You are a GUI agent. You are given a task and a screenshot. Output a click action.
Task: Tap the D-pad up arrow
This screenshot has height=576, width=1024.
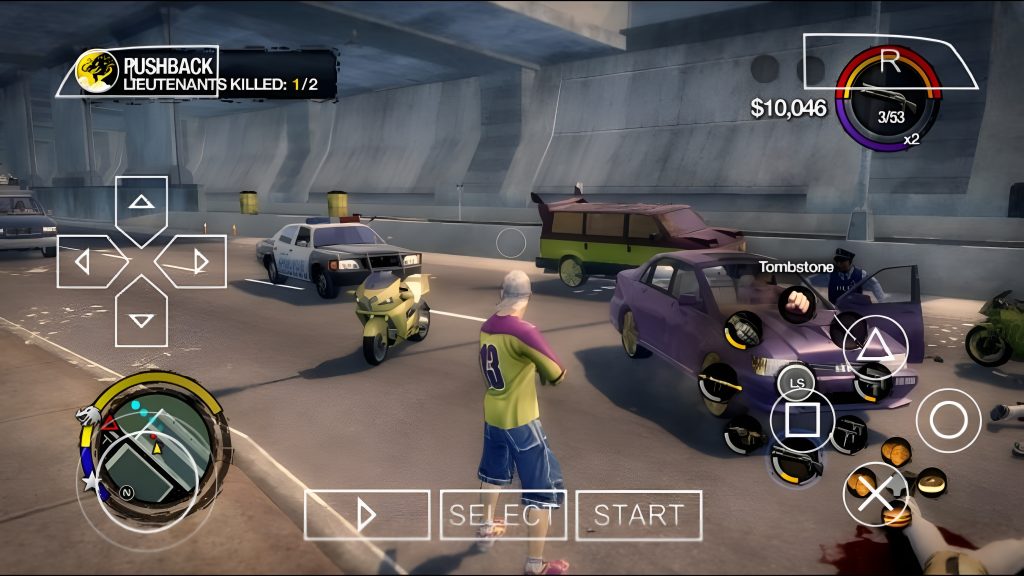point(141,203)
